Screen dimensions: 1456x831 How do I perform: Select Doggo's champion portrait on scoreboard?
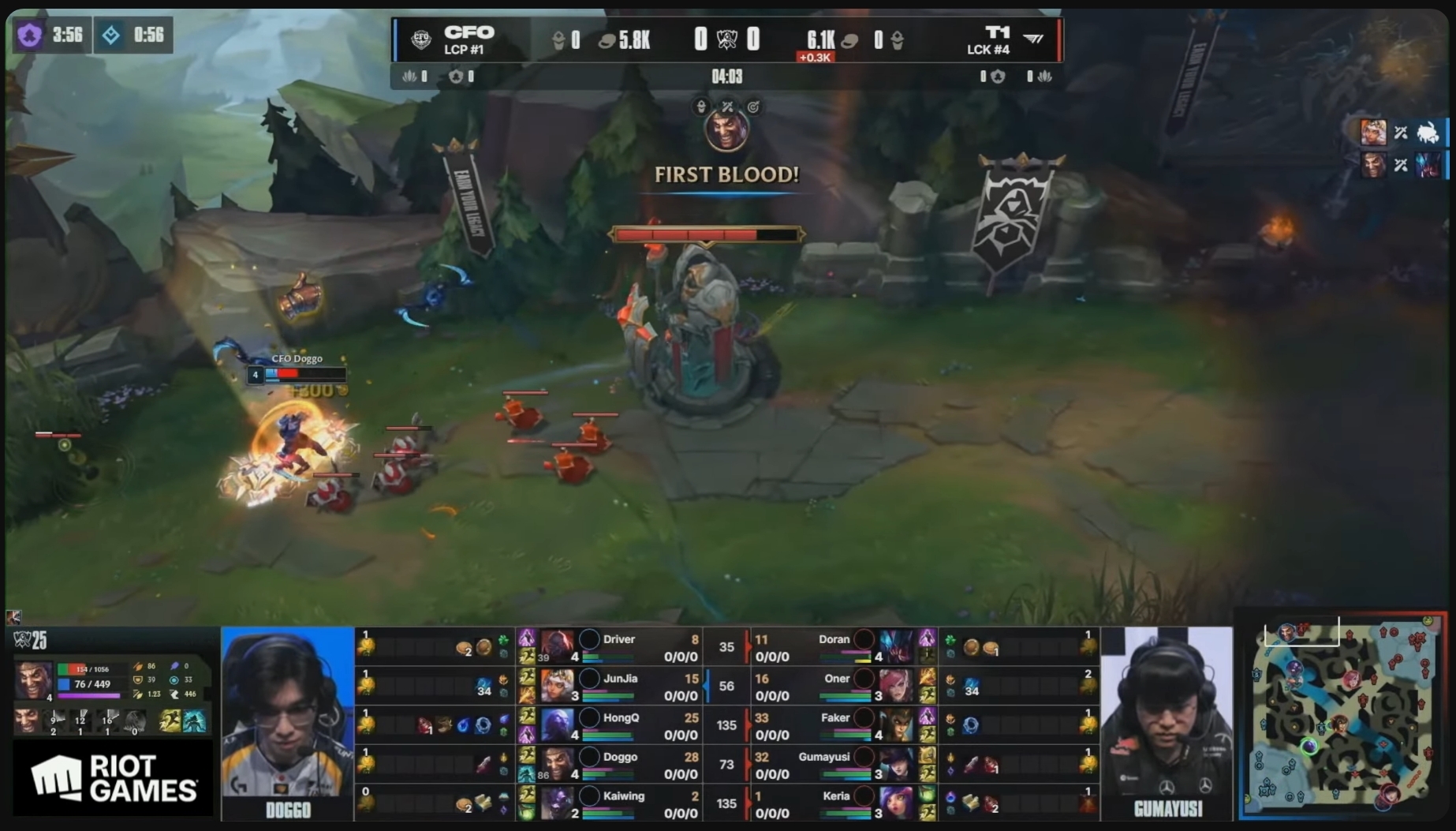point(557,763)
